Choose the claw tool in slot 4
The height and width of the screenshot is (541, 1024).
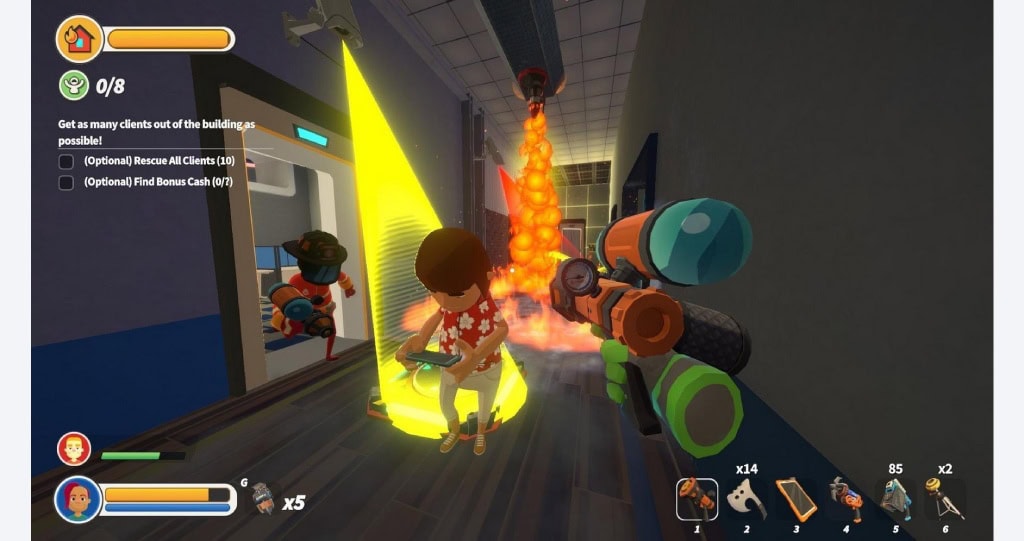coord(845,498)
